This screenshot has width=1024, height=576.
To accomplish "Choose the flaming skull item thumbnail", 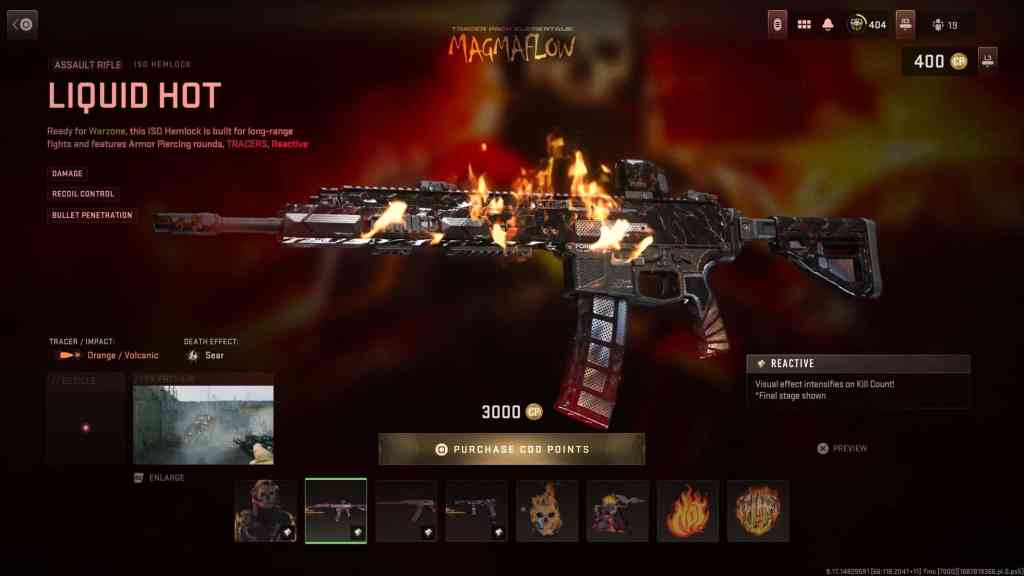I will pyautogui.click(x=547, y=510).
